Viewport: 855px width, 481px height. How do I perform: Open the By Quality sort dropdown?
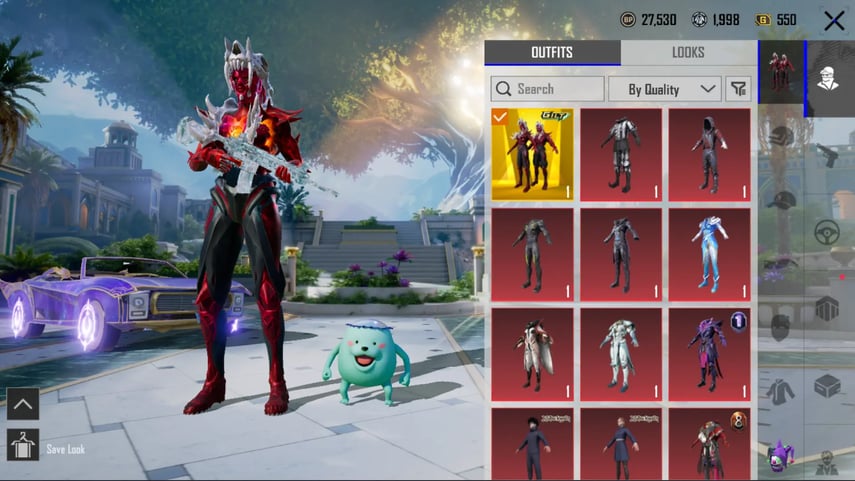click(665, 89)
